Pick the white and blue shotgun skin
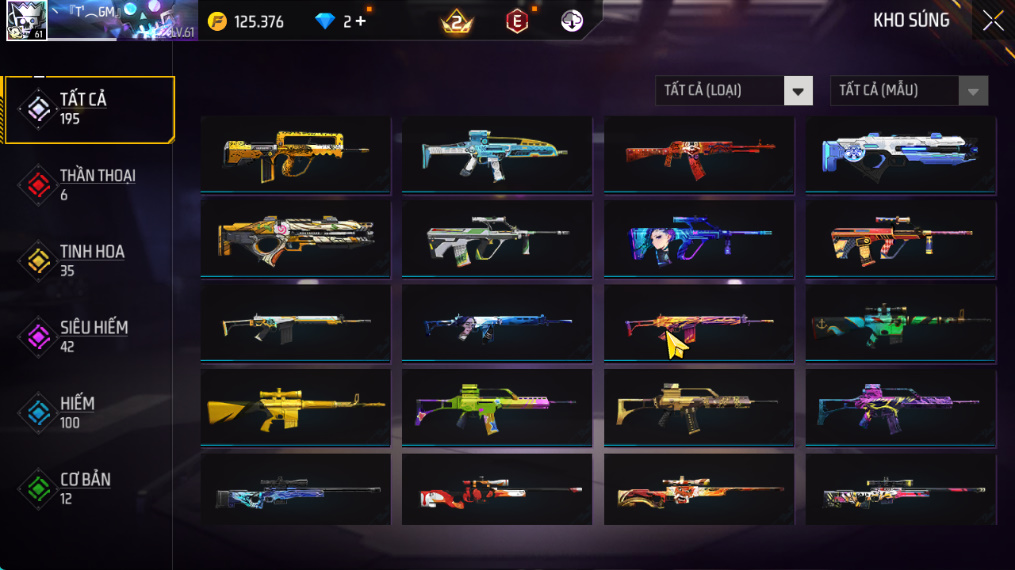 901,154
